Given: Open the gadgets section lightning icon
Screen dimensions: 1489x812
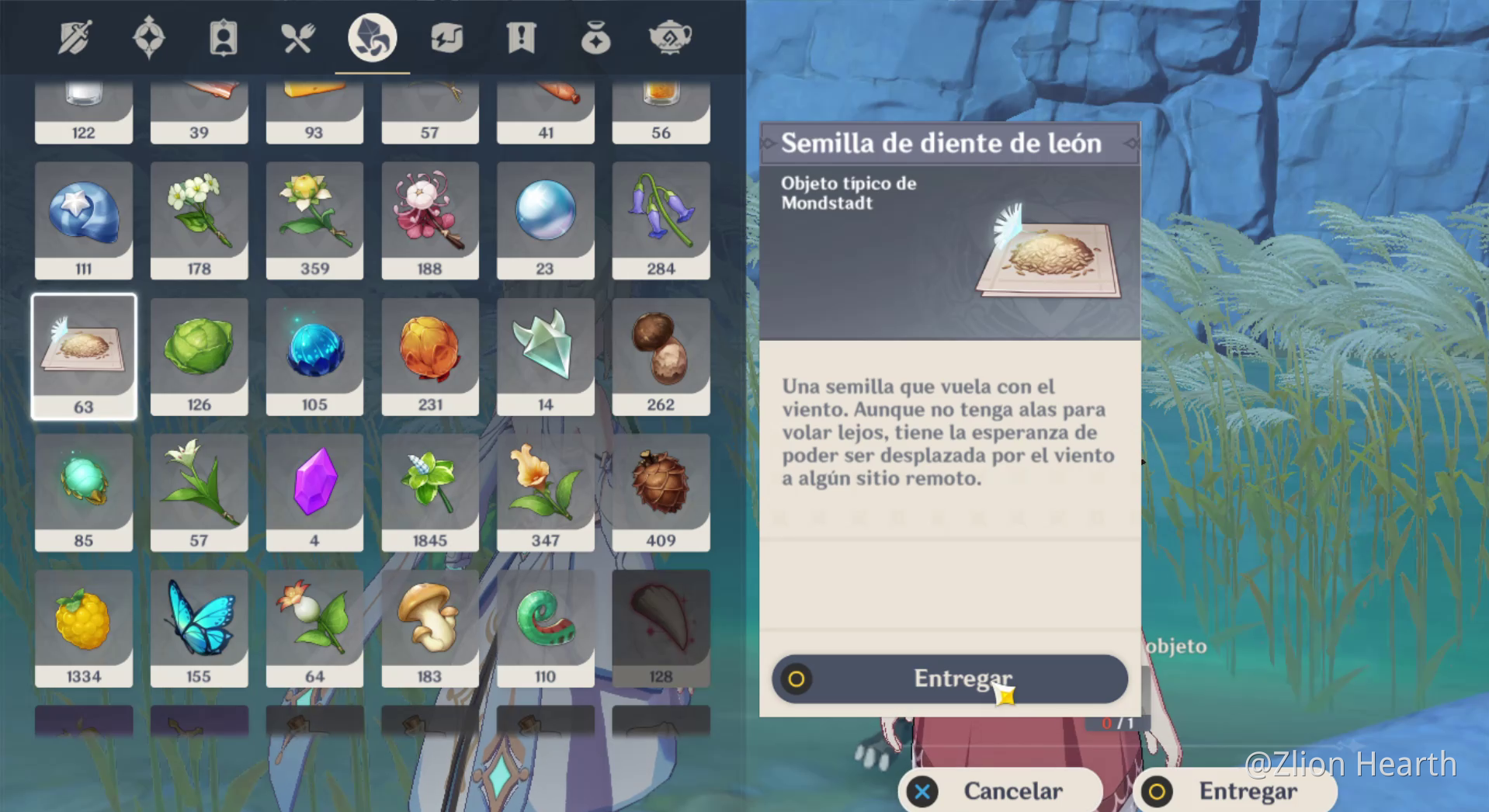Looking at the screenshot, I should pos(446,36).
